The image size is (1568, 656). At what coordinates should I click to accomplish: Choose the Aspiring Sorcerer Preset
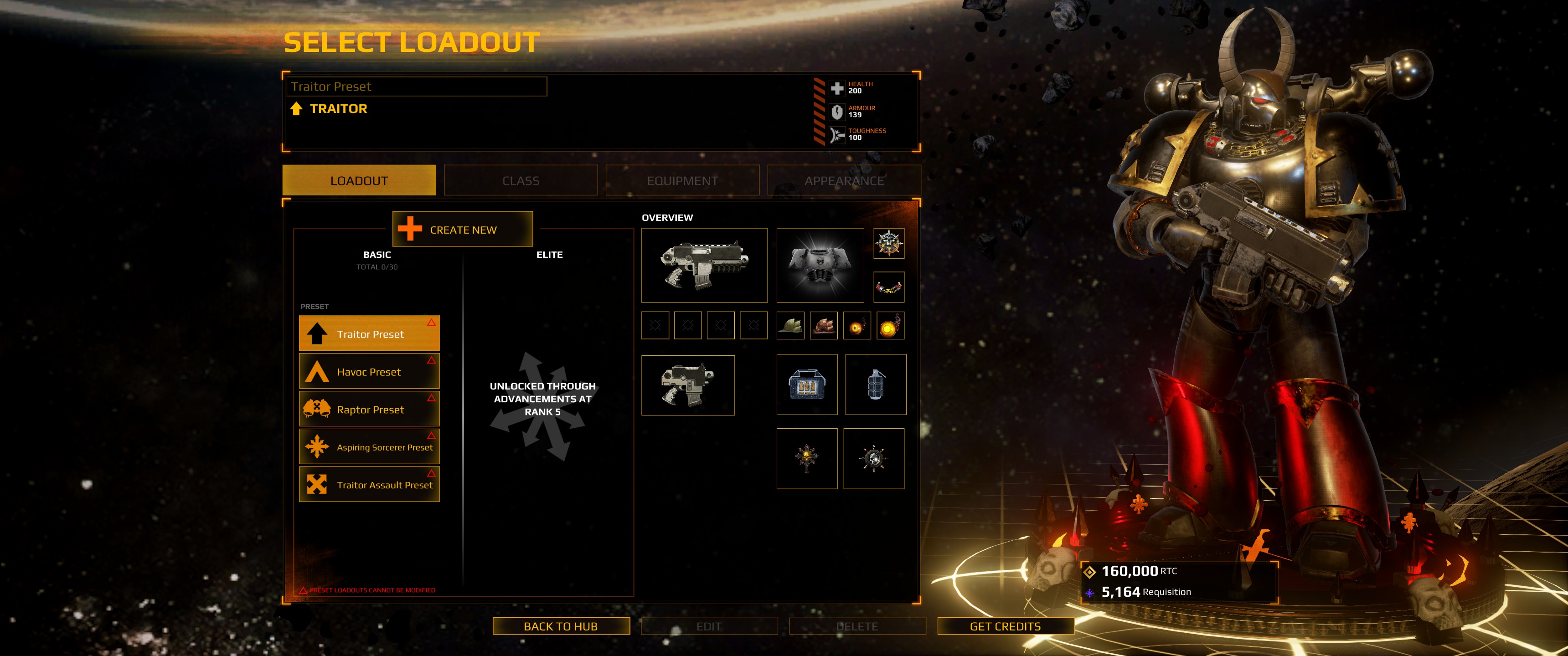point(370,446)
